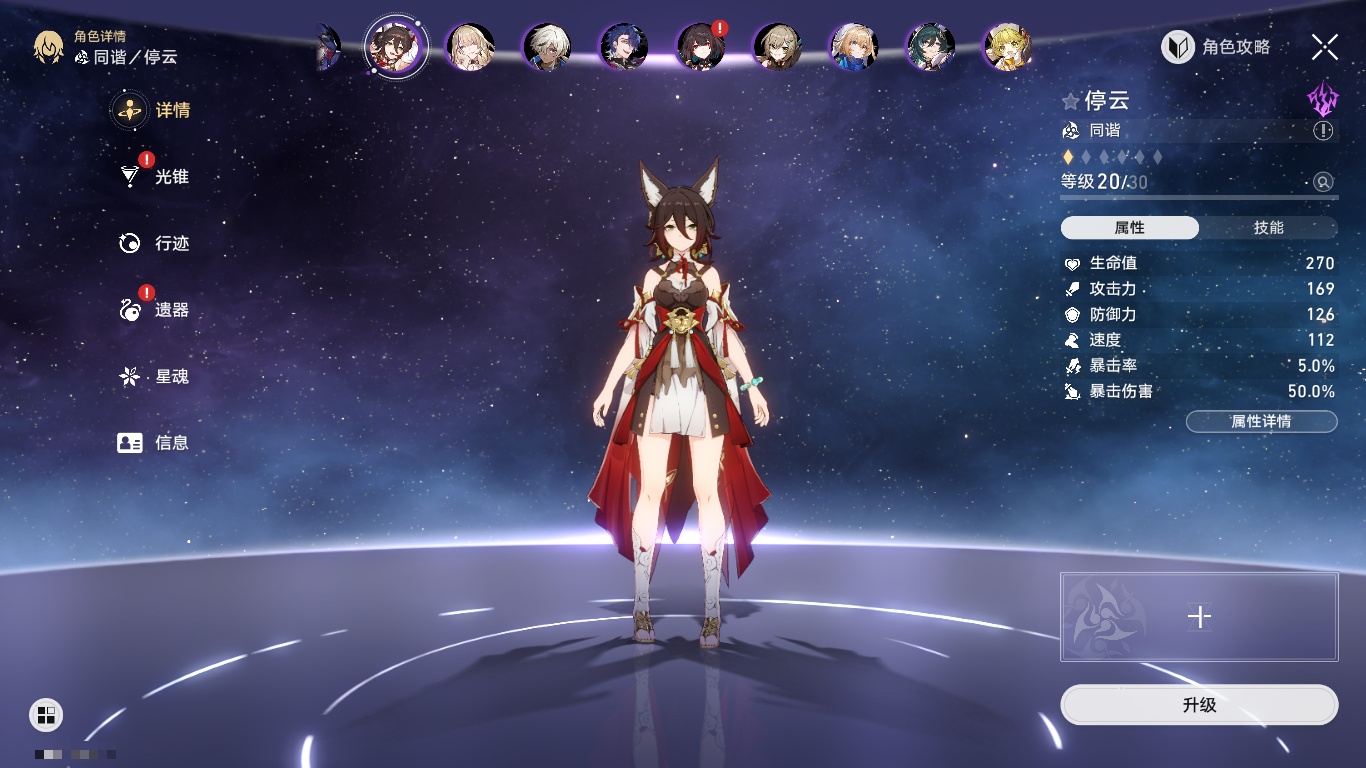Open the 角色攻略 character guide

(1216, 47)
